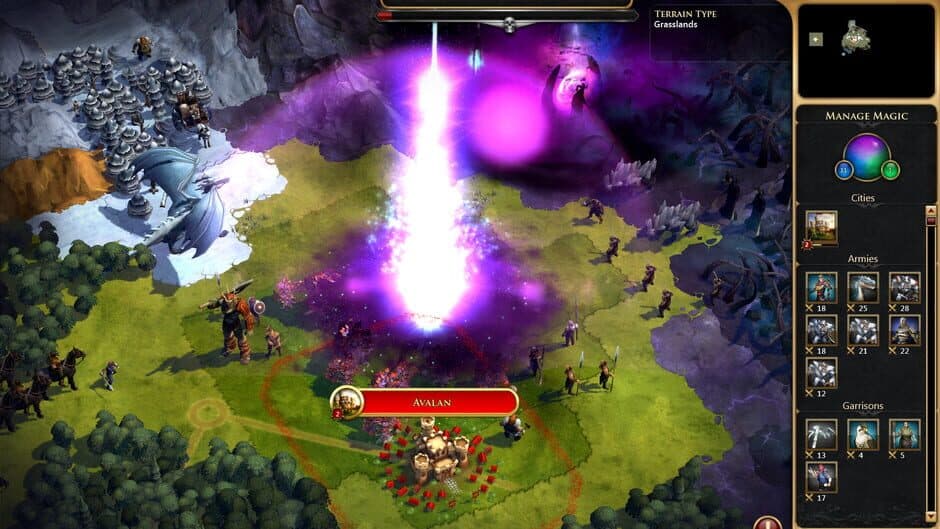This screenshot has width=940, height=529.
Task: Select the army marked 22
Action: [904, 330]
